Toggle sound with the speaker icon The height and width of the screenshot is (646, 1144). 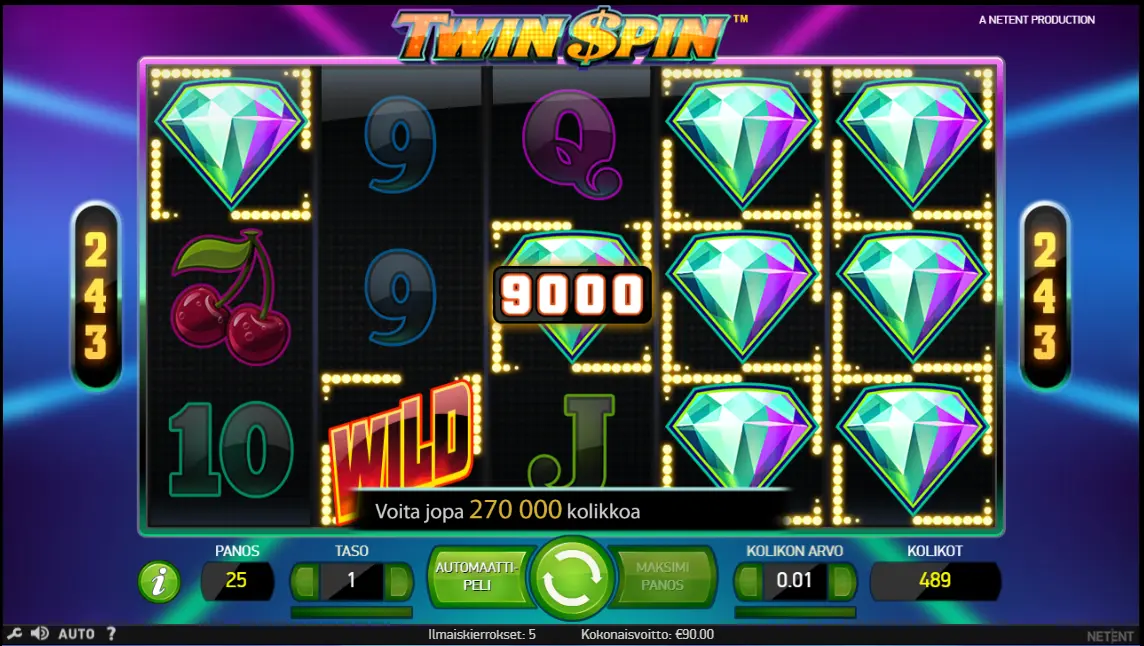(40, 633)
